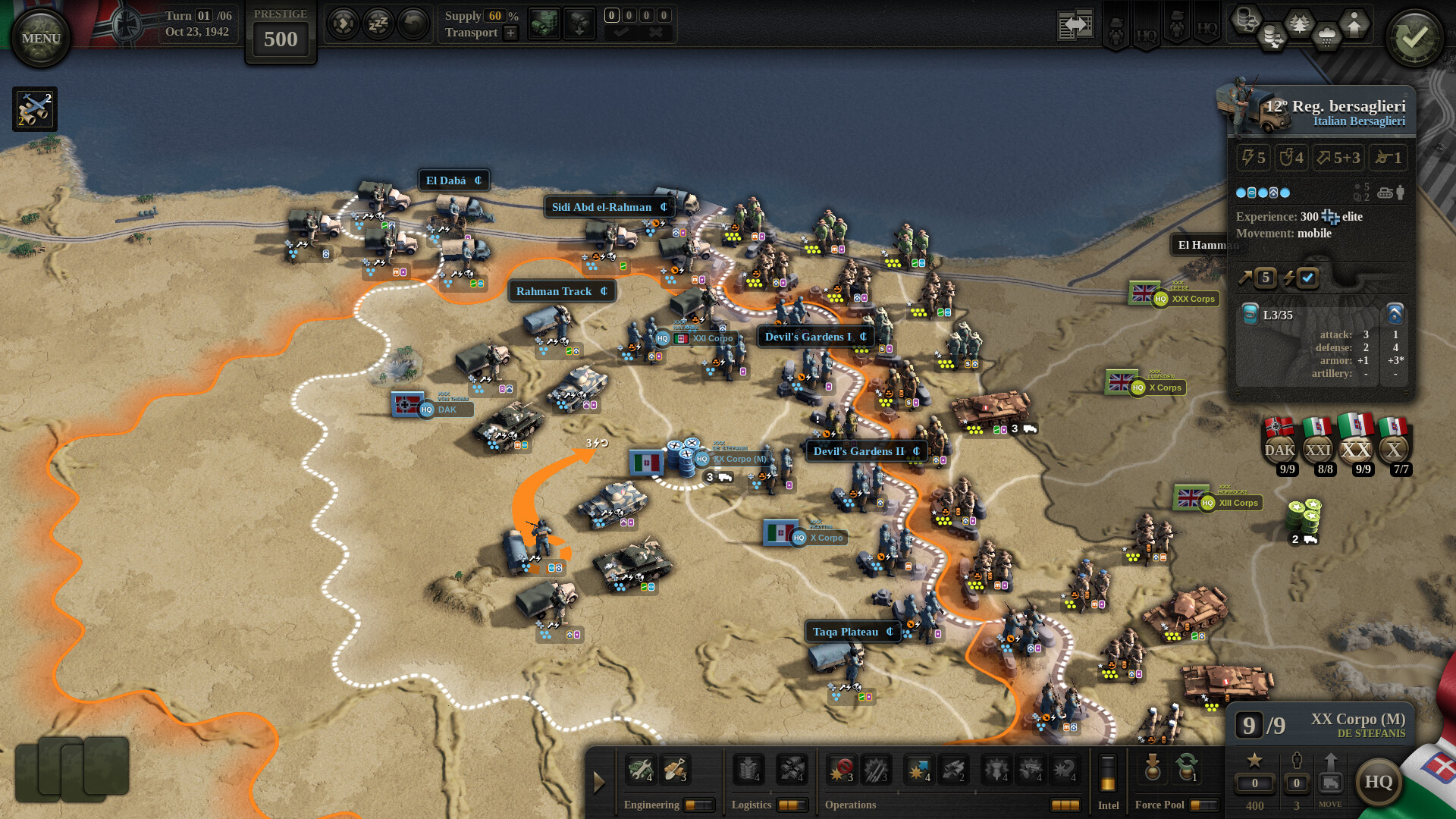Toggle the supply overlay hex icon top right

(1246, 21)
